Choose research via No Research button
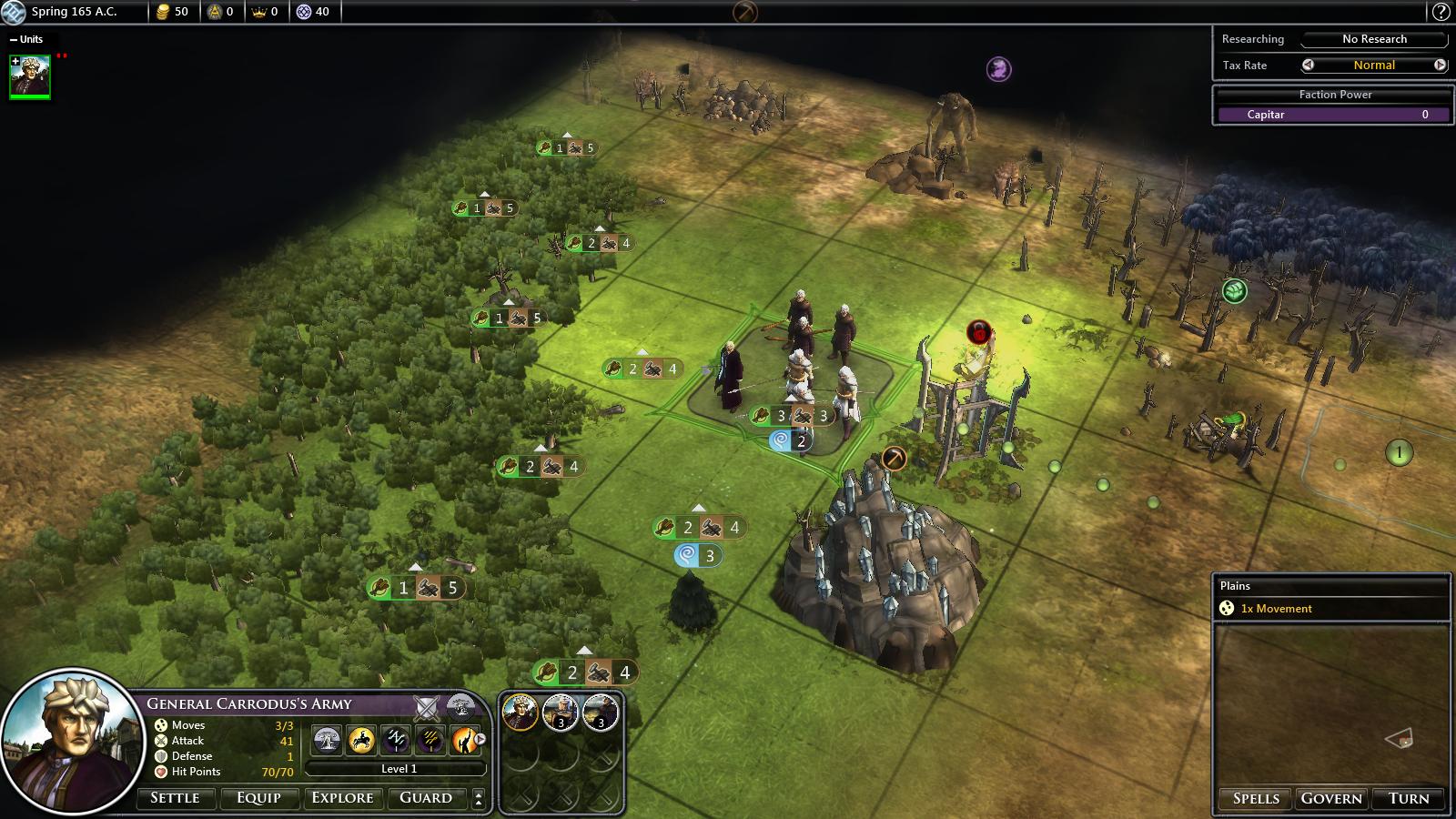1456x819 pixels. 1374,39
